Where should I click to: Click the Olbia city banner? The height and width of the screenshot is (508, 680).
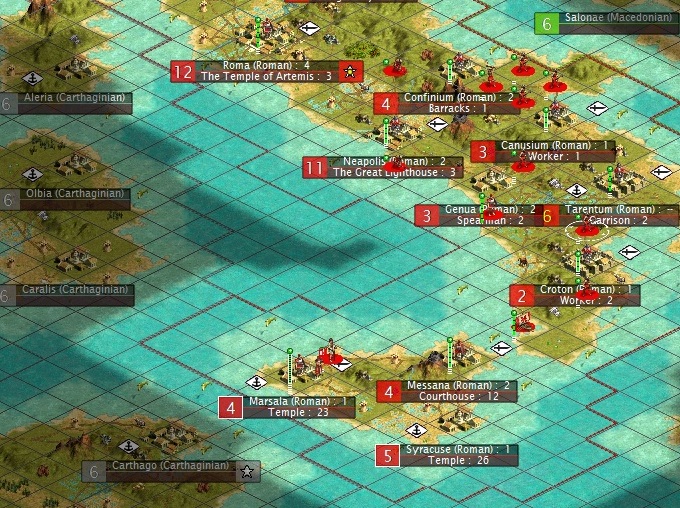(x=76, y=193)
